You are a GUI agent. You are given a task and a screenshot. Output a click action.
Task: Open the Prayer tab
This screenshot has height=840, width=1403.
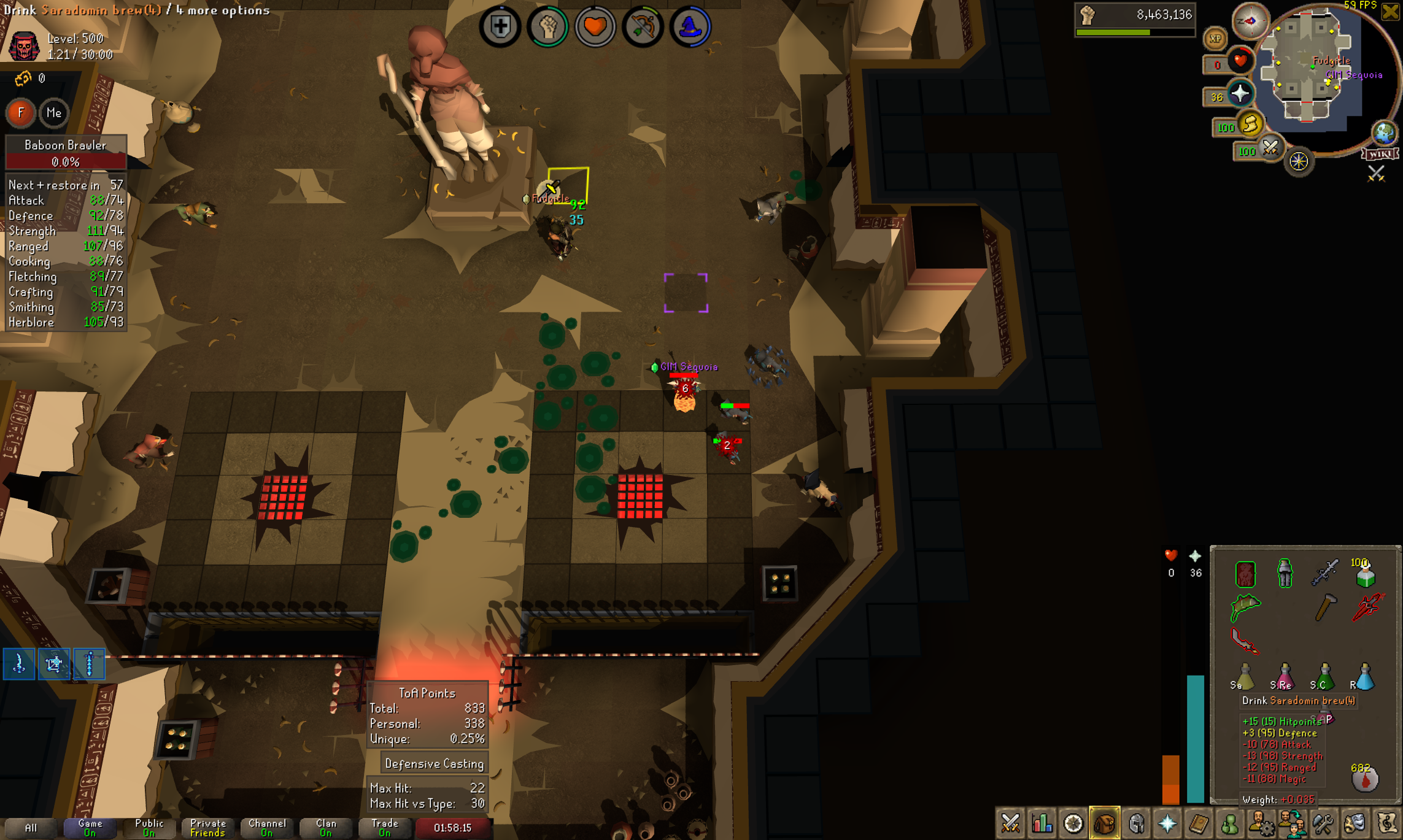coord(1167,823)
